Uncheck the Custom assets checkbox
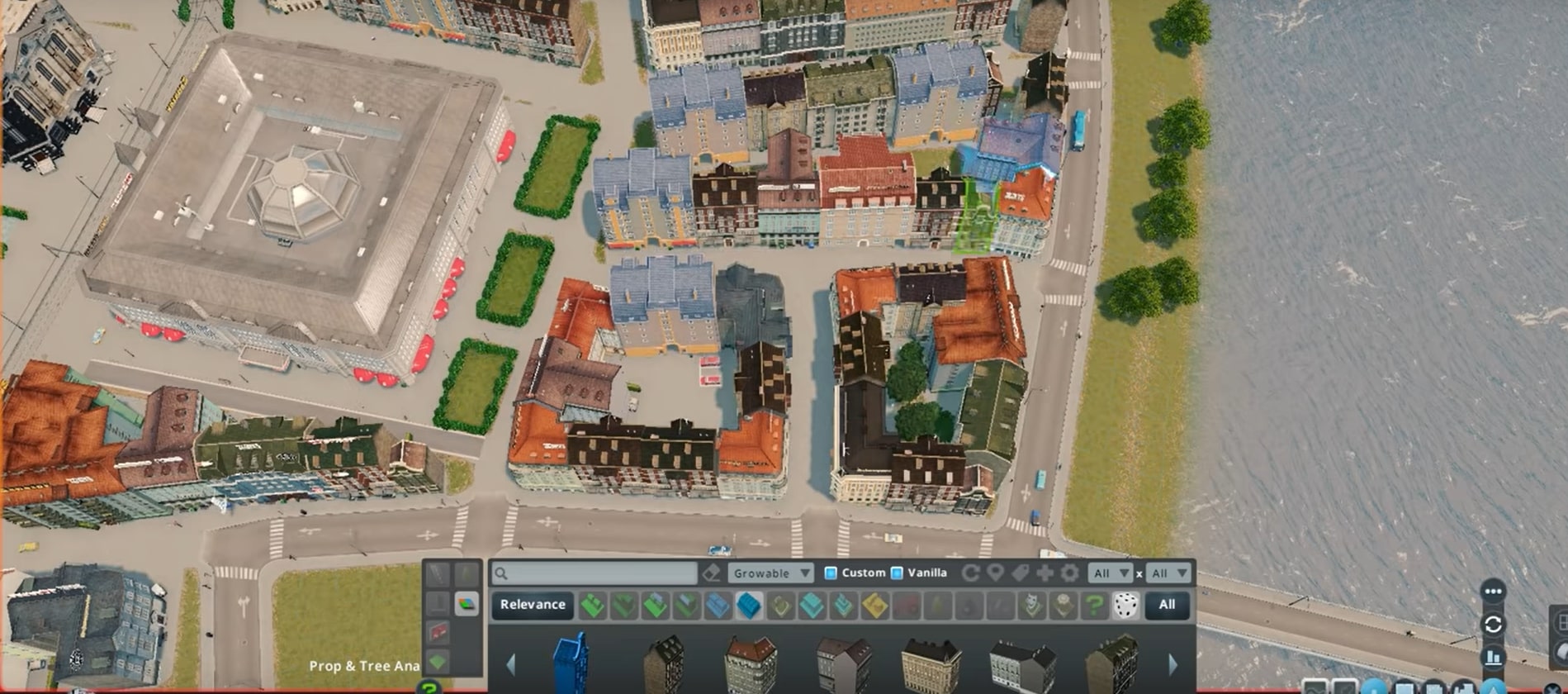The image size is (1568, 694). click(x=831, y=573)
